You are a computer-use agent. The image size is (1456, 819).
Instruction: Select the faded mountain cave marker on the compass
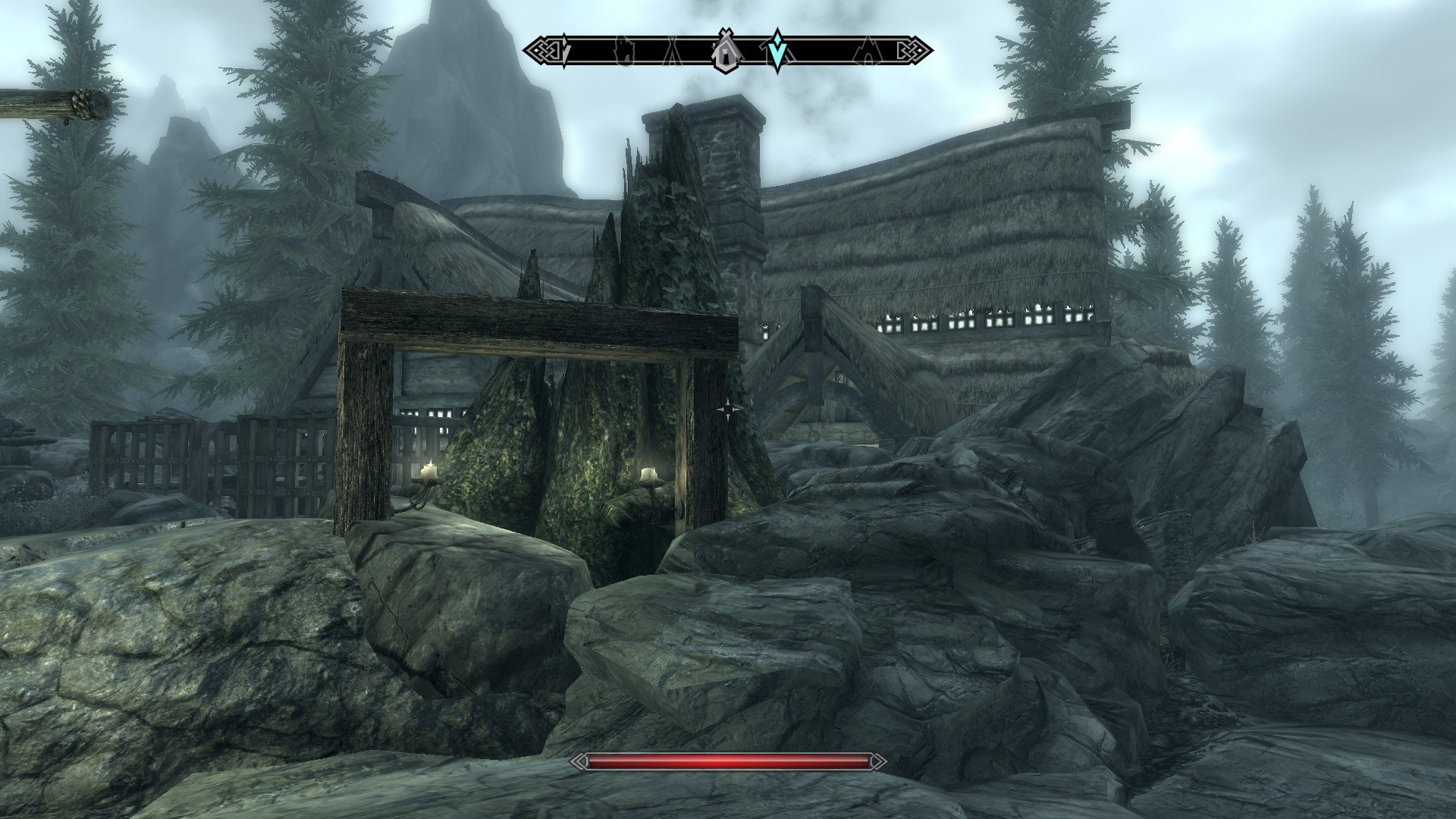coord(866,52)
